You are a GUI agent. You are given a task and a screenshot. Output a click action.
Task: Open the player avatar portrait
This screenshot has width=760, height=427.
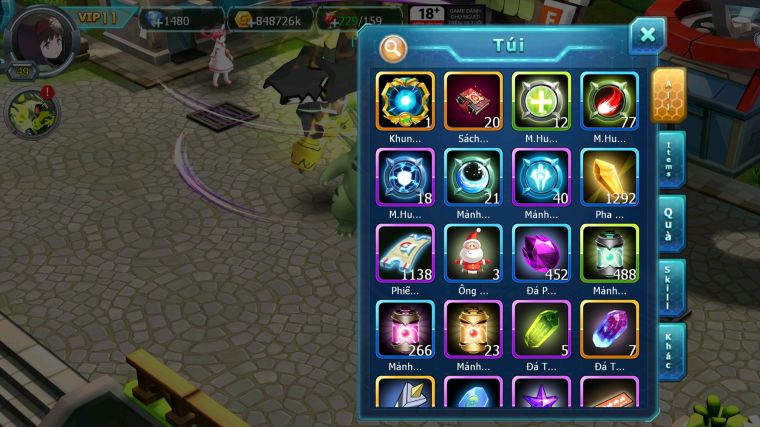38,38
